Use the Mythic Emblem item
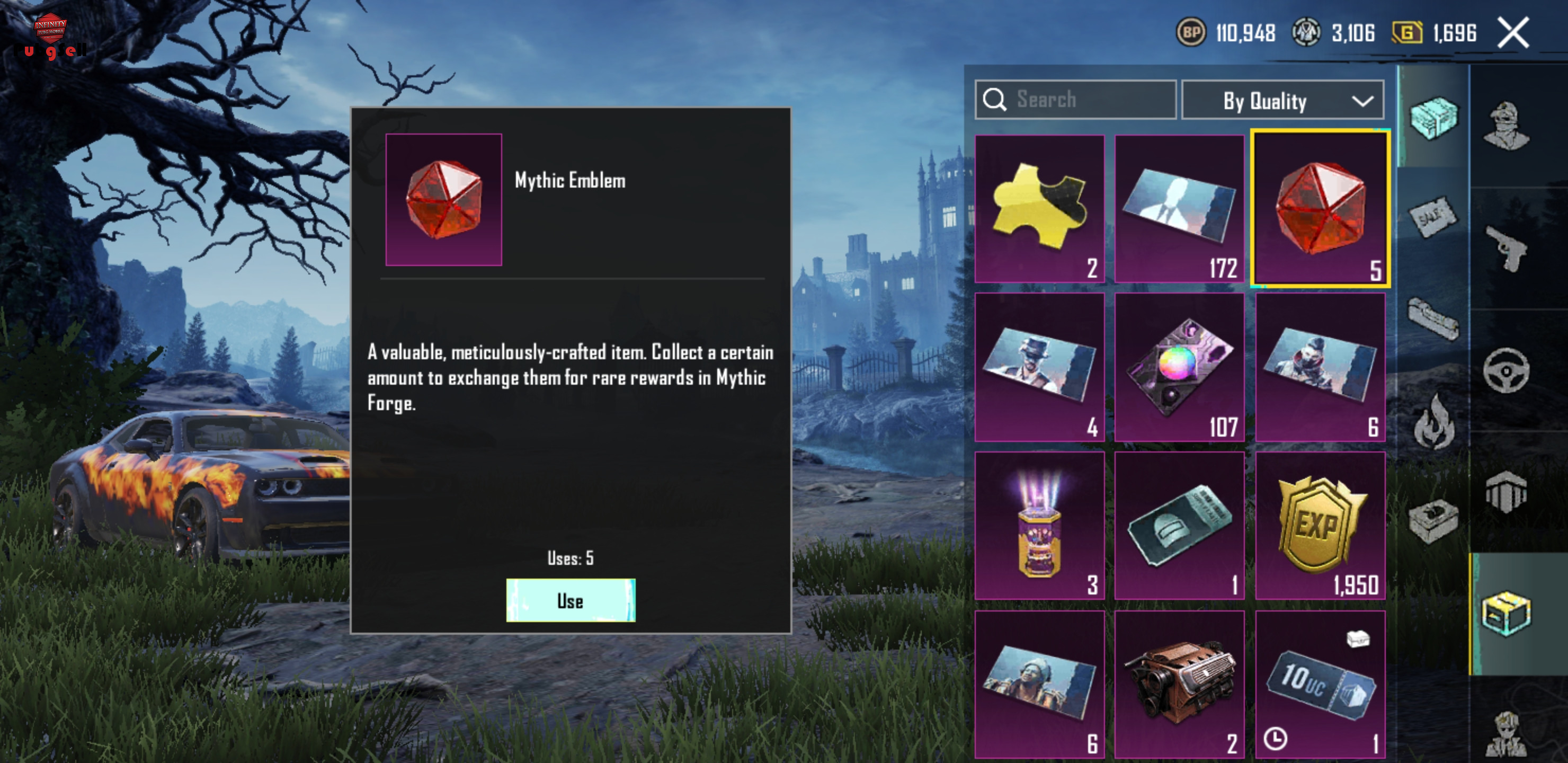This screenshot has width=1568, height=763. pos(571,600)
